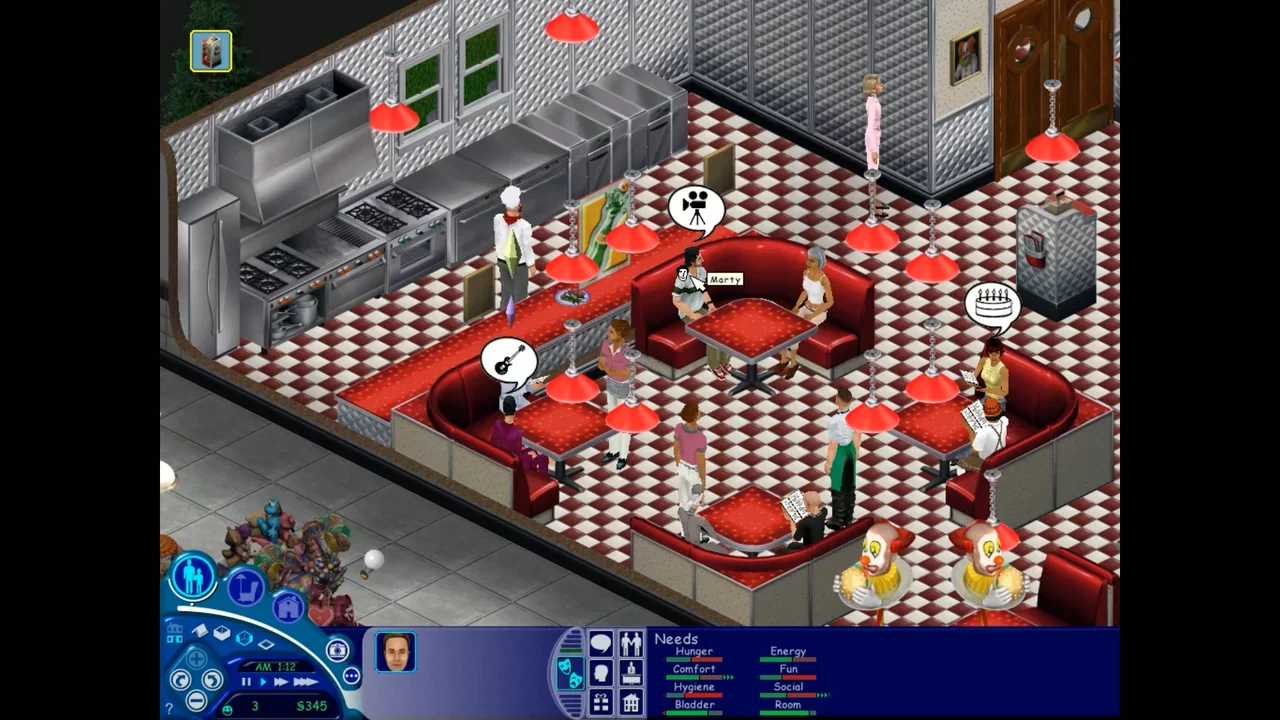Rotate the camera view left
Screen dimensions: 1280x720
(180, 680)
